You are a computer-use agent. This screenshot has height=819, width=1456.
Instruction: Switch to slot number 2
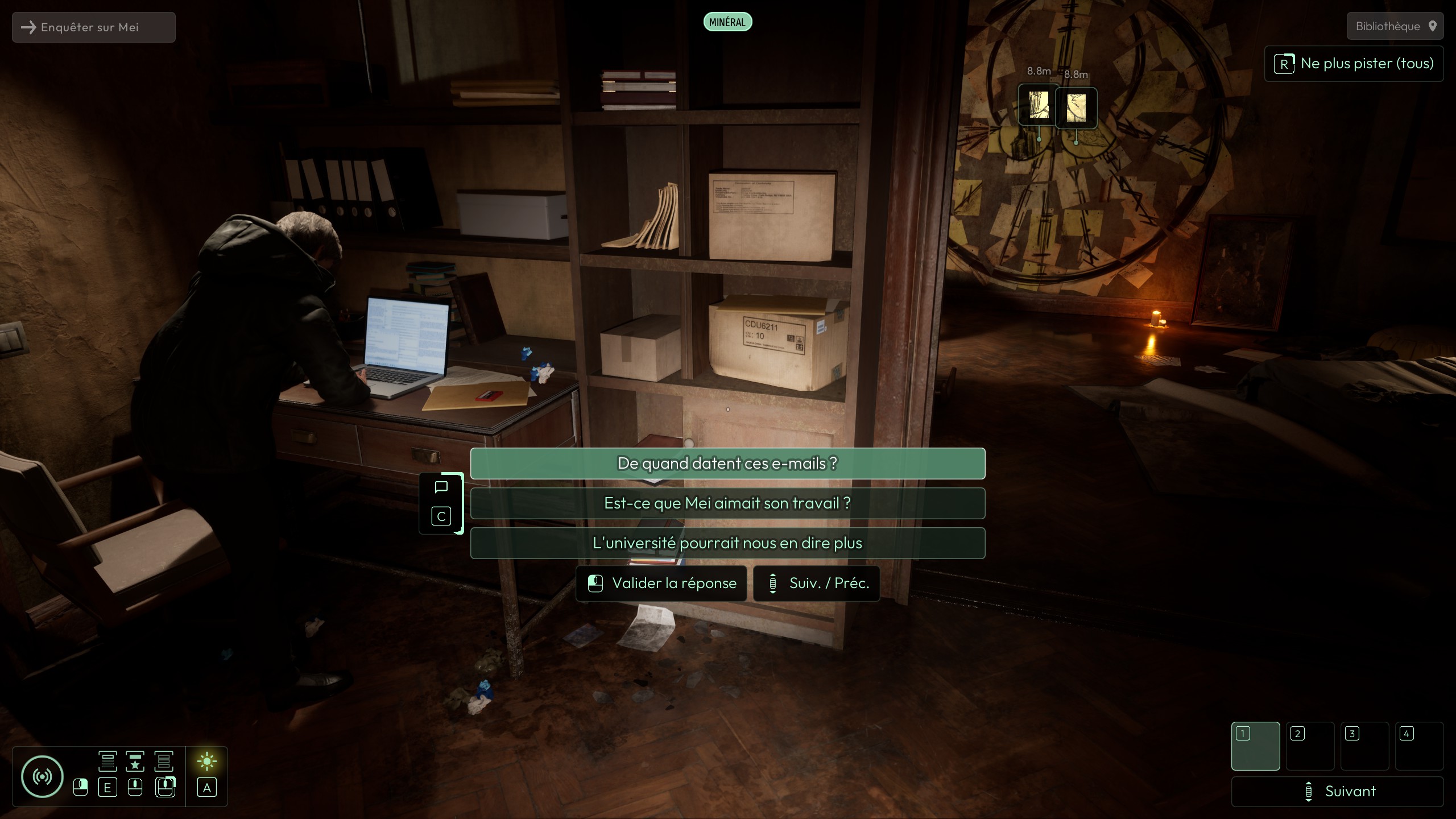pyautogui.click(x=1310, y=746)
